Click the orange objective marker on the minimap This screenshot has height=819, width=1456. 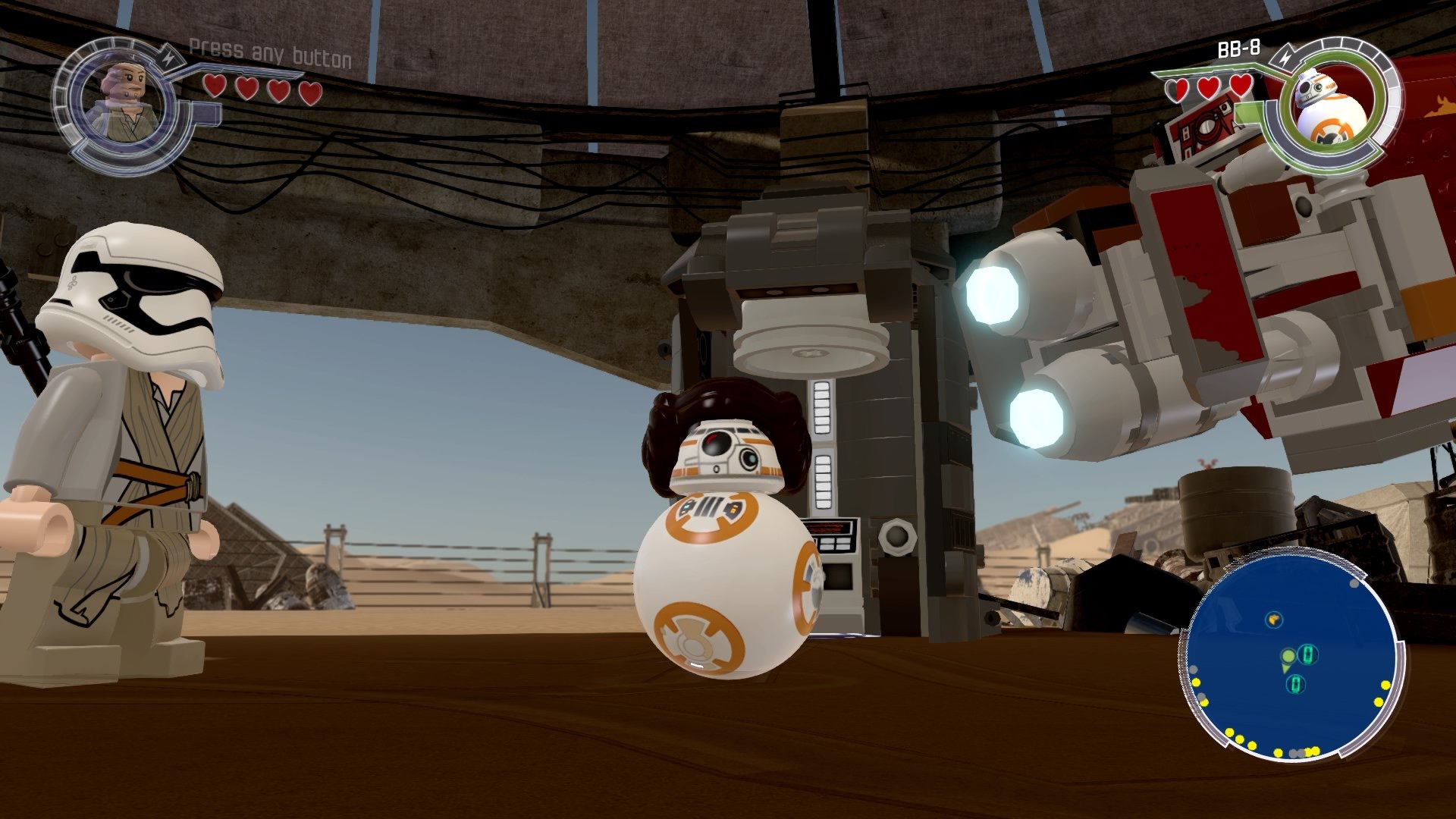(x=1273, y=620)
